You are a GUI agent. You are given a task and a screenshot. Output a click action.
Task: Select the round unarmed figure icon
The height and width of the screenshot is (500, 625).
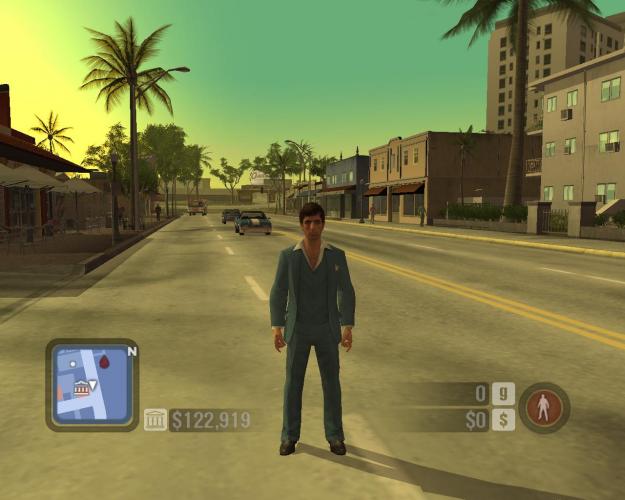click(x=544, y=407)
